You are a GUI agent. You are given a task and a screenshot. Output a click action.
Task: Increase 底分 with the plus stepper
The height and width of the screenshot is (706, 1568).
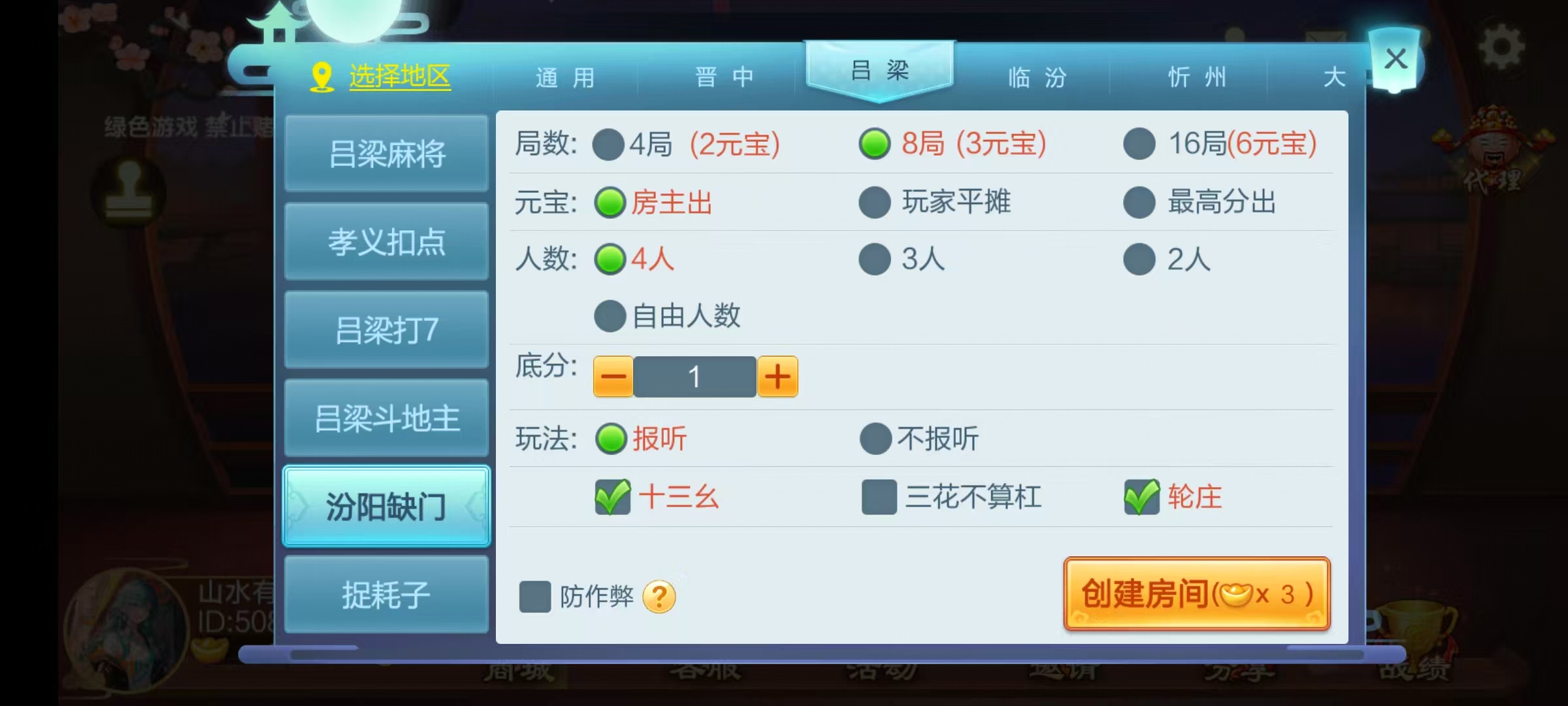777,377
